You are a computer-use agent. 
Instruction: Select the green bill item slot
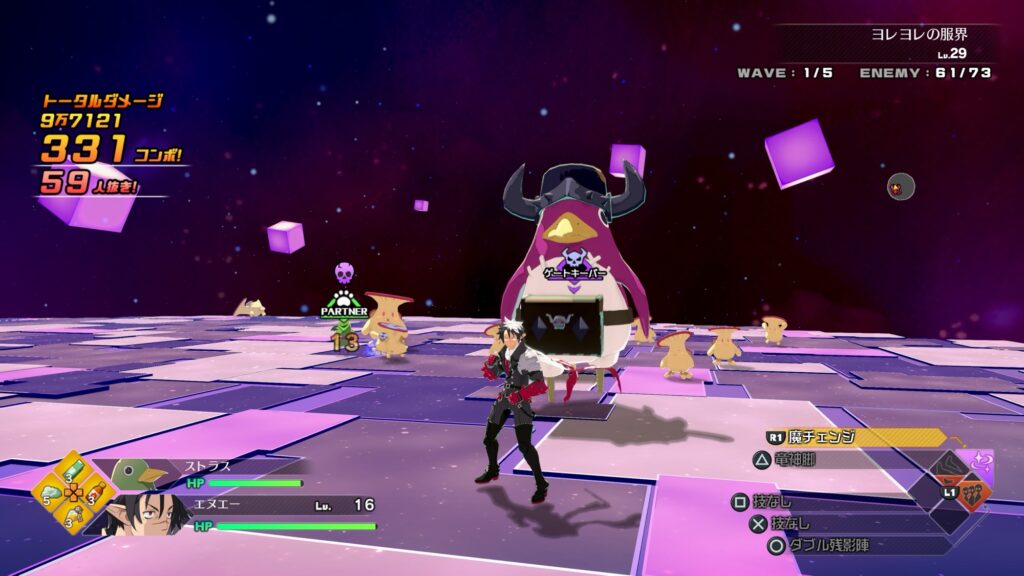pos(75,469)
